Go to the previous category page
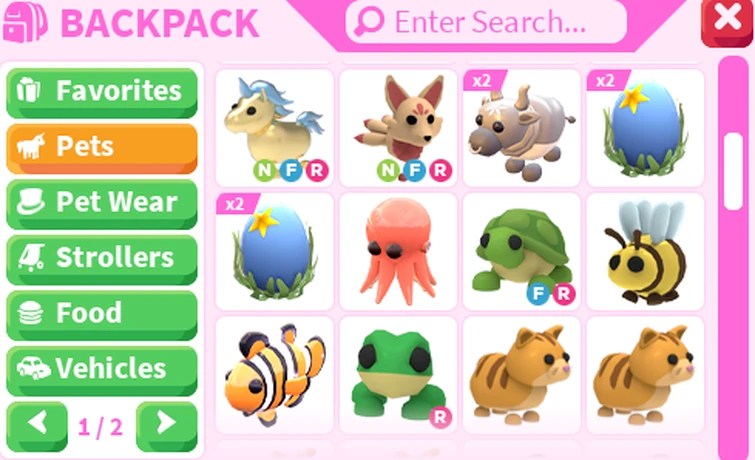Viewport: 755px width, 460px height. coord(38,424)
